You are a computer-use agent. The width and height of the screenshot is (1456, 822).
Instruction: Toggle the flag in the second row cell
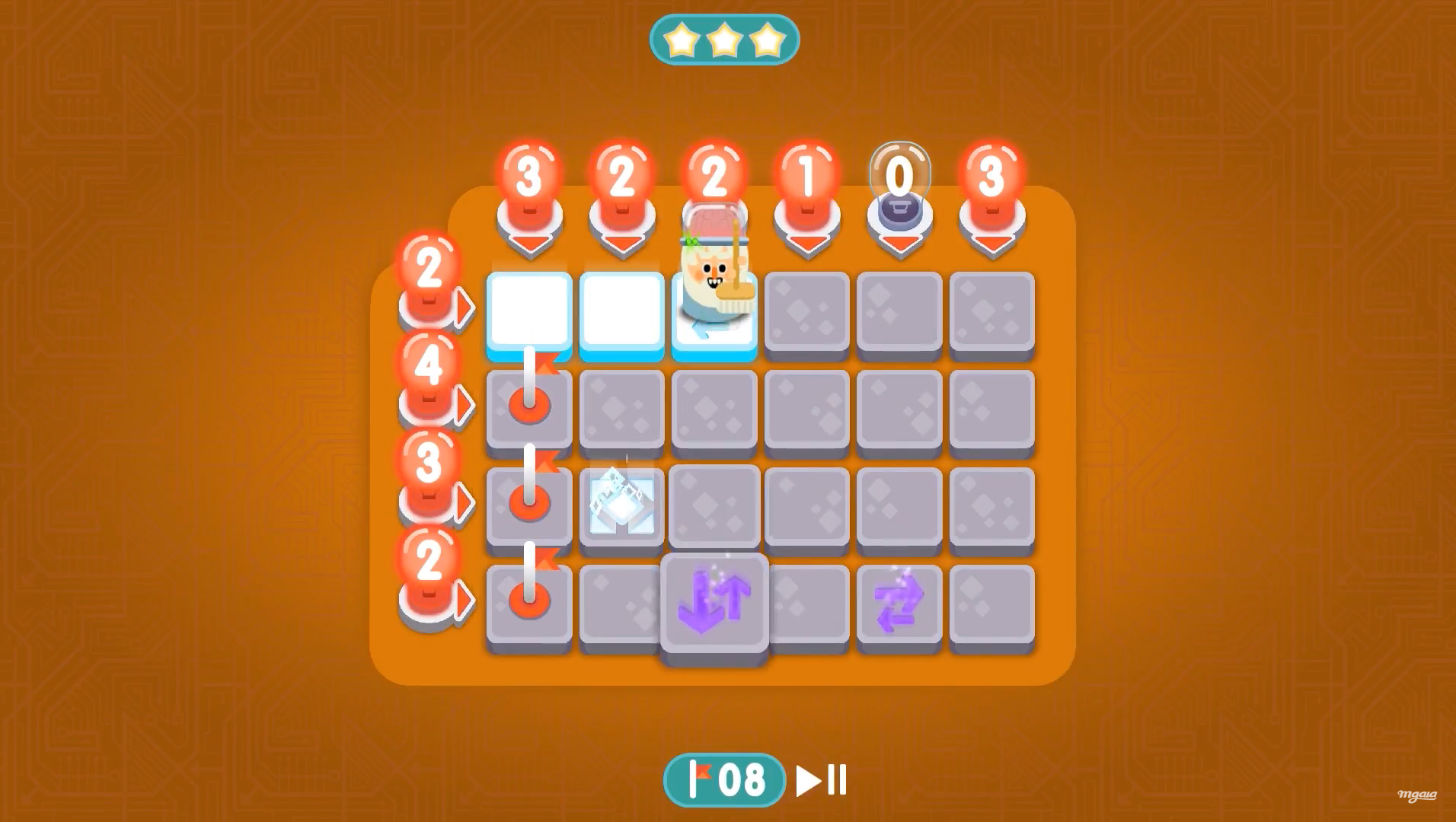[x=529, y=406]
